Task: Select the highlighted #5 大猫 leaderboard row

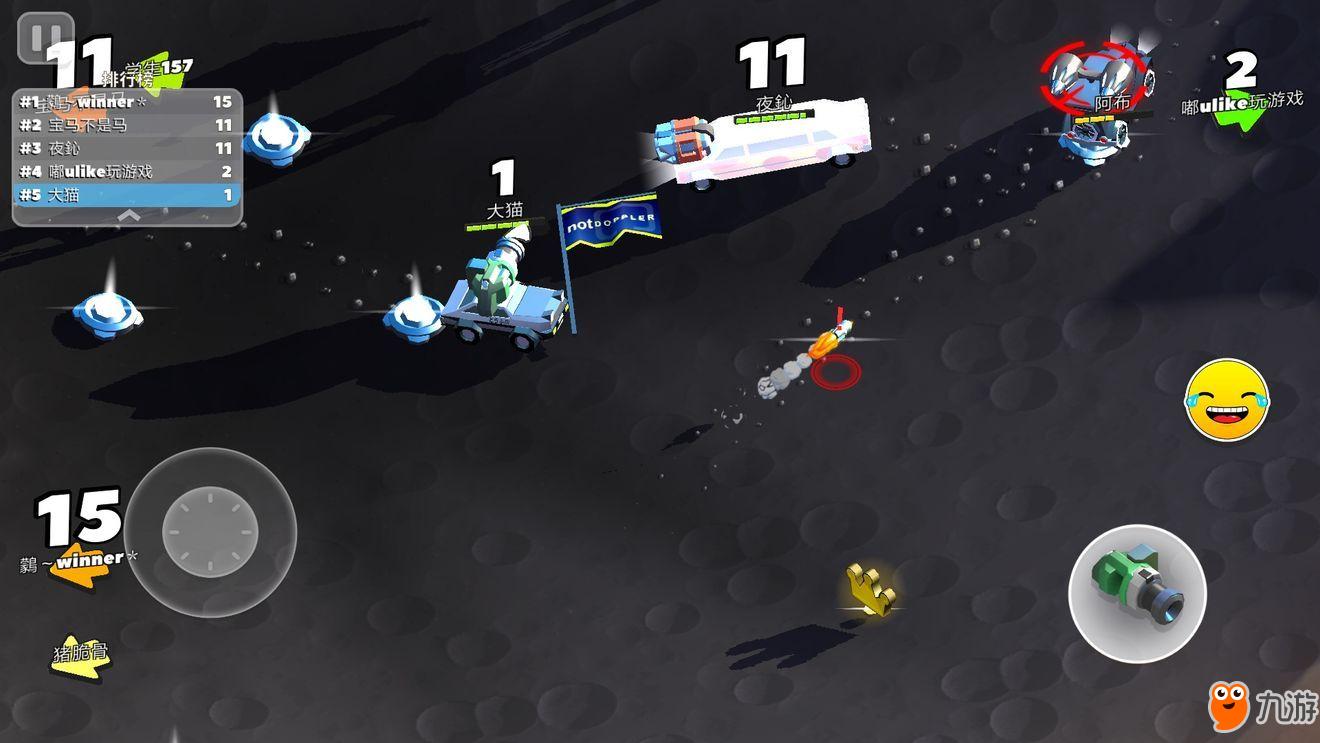Action: pos(127,195)
